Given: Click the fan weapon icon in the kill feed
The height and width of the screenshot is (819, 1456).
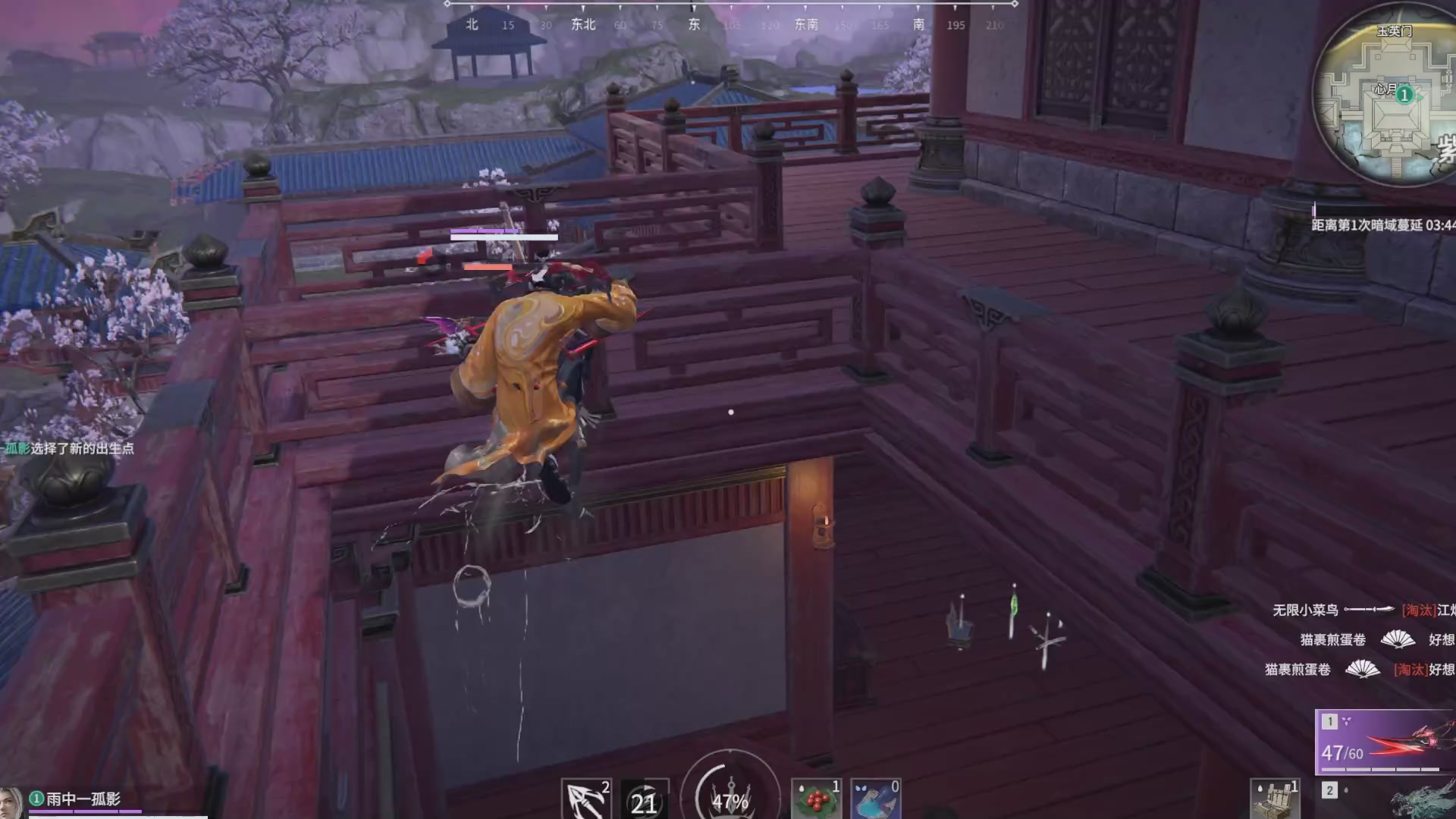Looking at the screenshot, I should point(1398,641).
